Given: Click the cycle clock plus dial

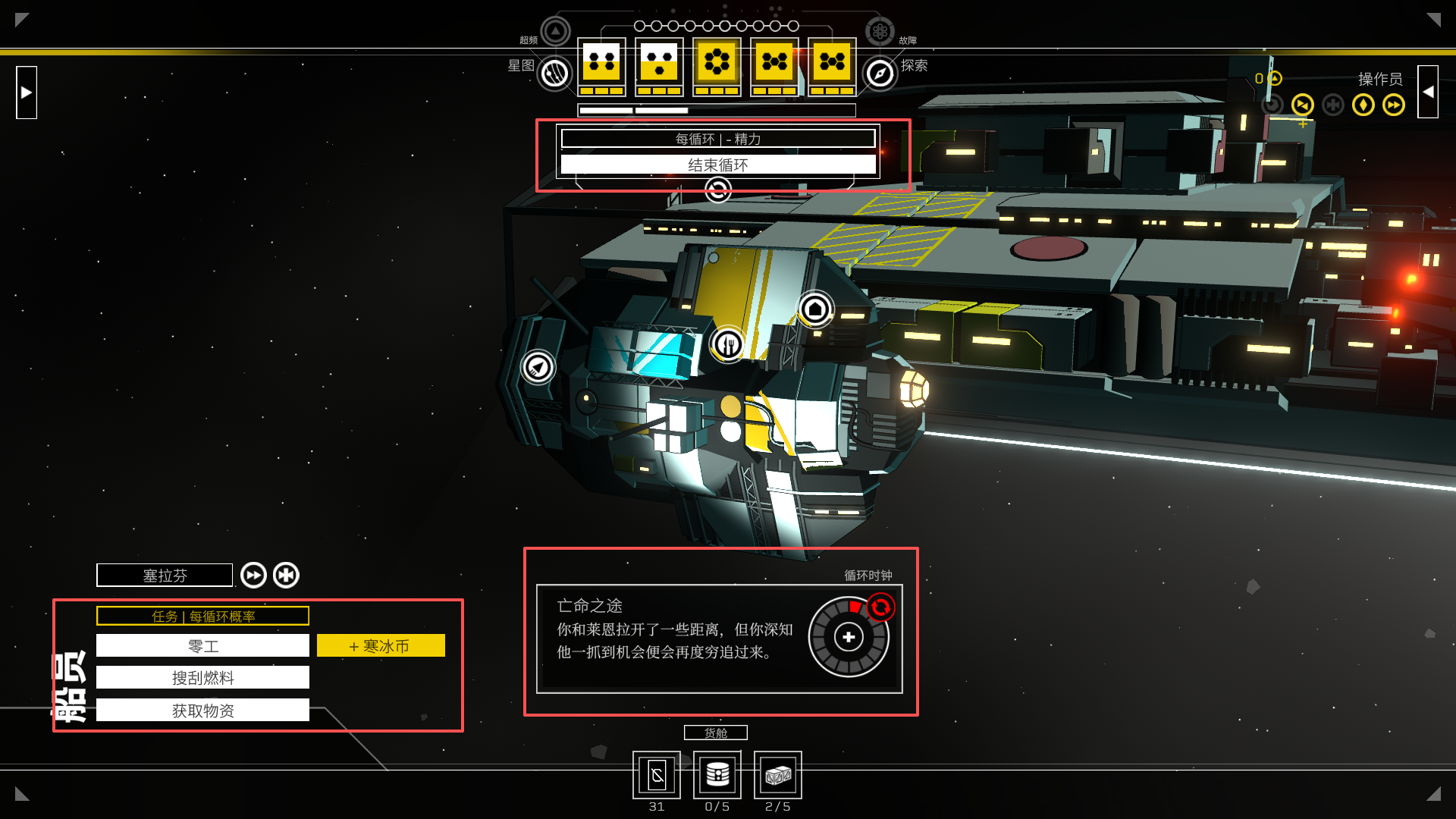Looking at the screenshot, I should (x=849, y=637).
